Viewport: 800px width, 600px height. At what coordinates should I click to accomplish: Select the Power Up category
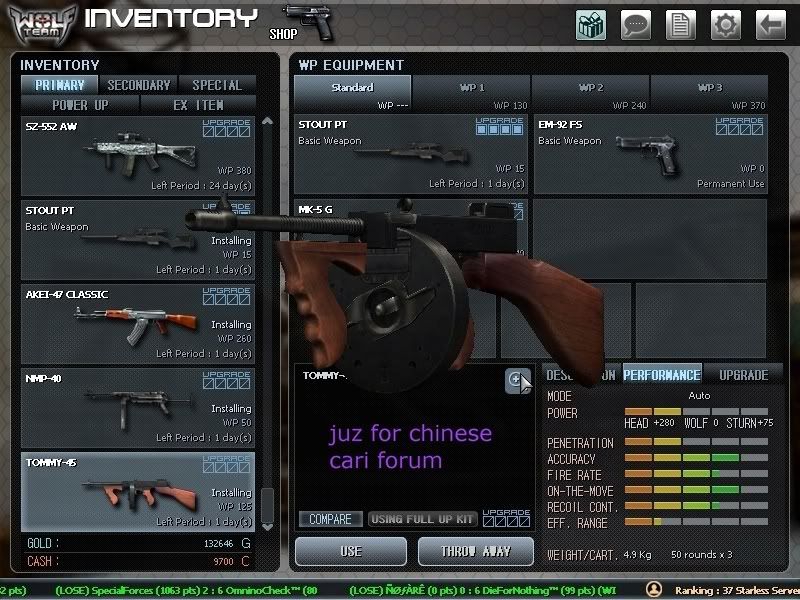pyautogui.click(x=80, y=104)
